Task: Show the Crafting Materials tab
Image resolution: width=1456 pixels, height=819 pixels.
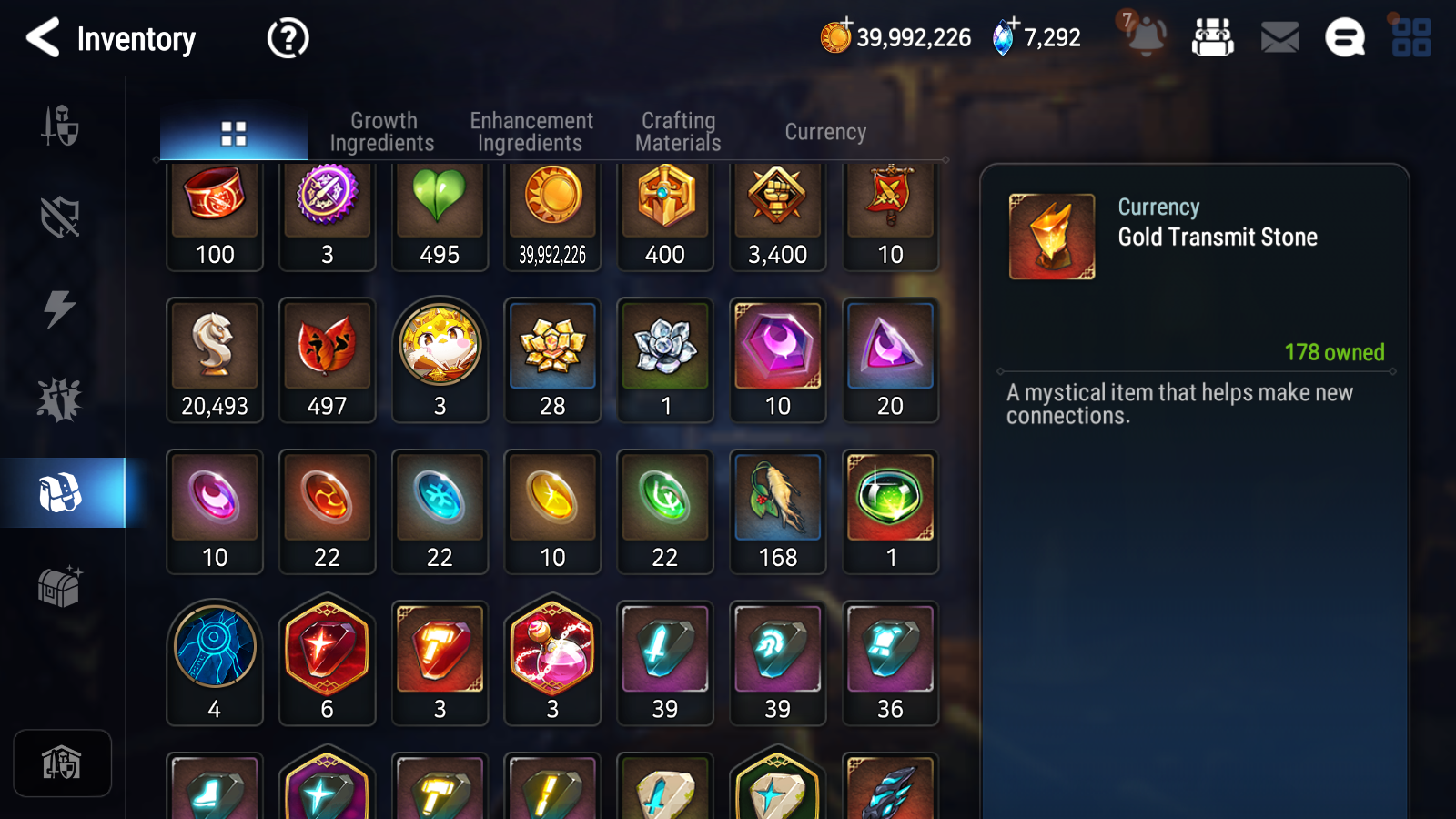Action: 678,133
